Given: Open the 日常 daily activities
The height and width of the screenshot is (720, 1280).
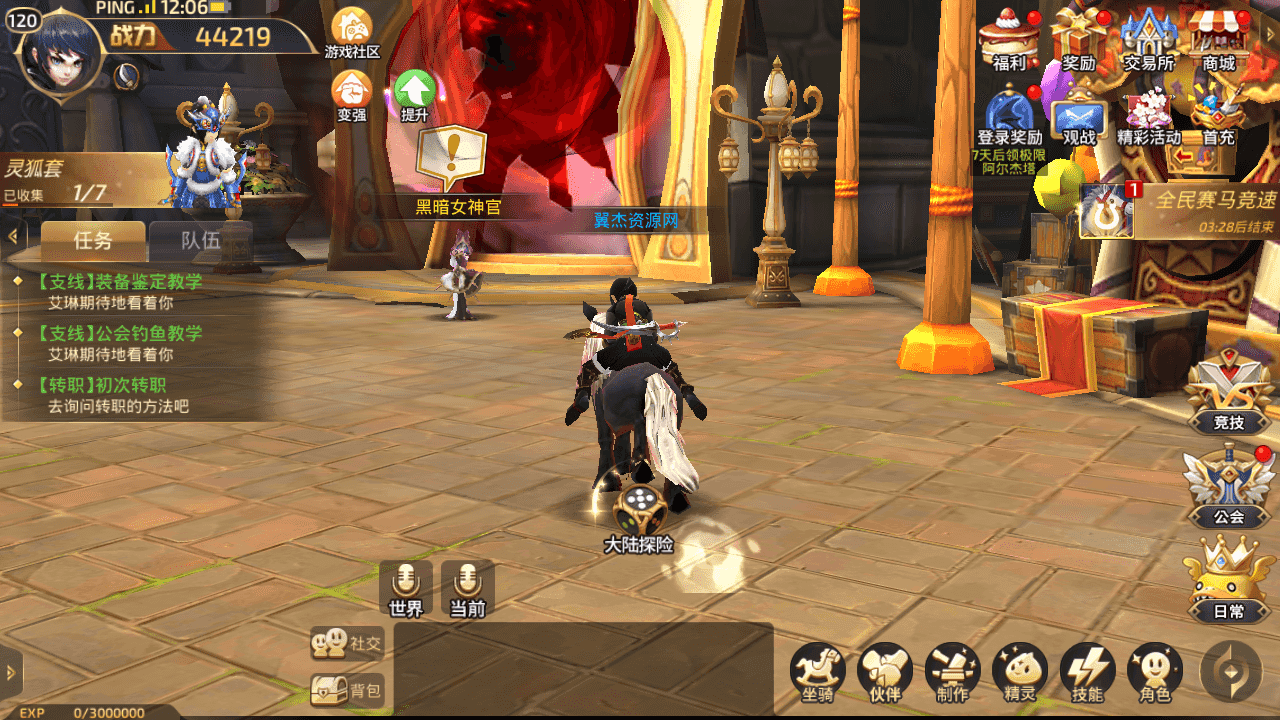Looking at the screenshot, I should point(1228,582).
